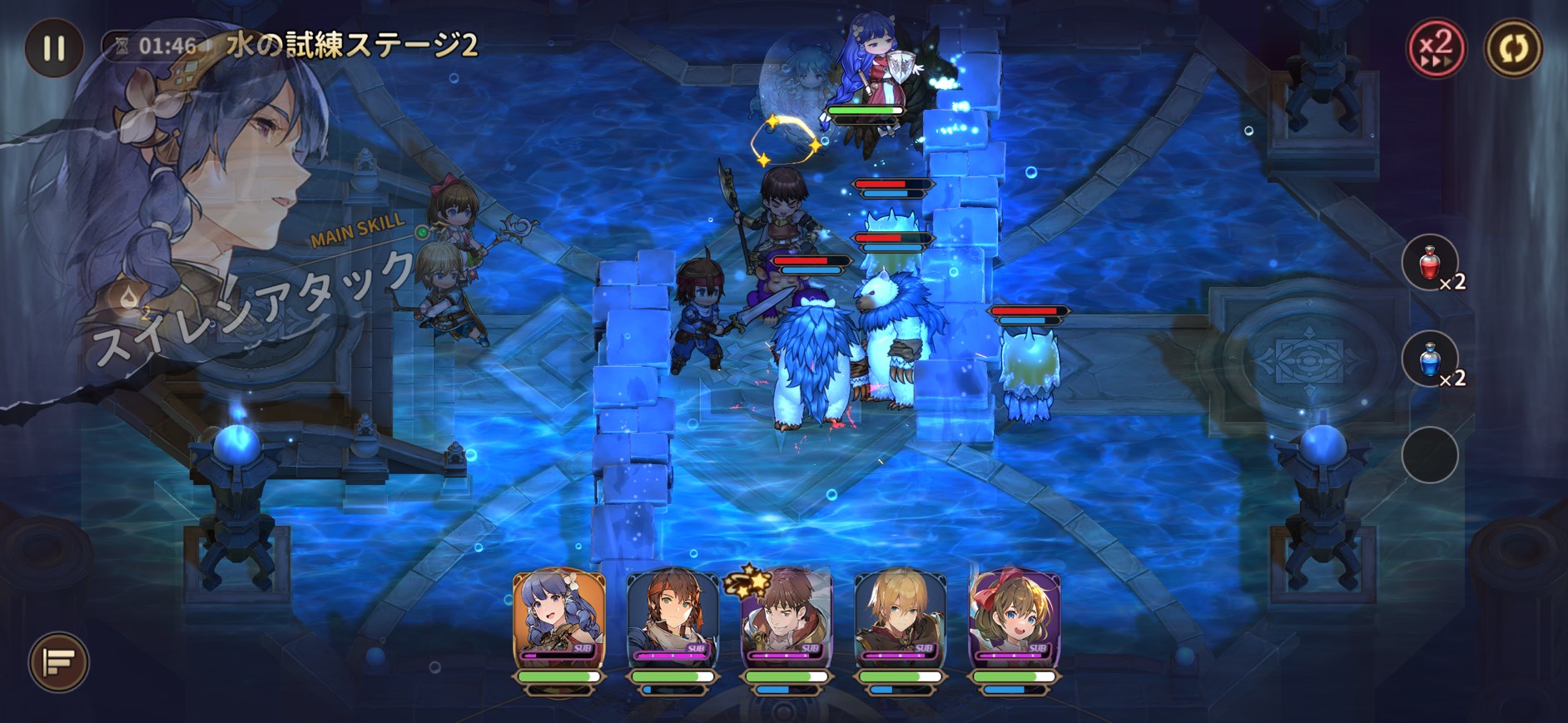Use the blue mana potion

(1430, 360)
